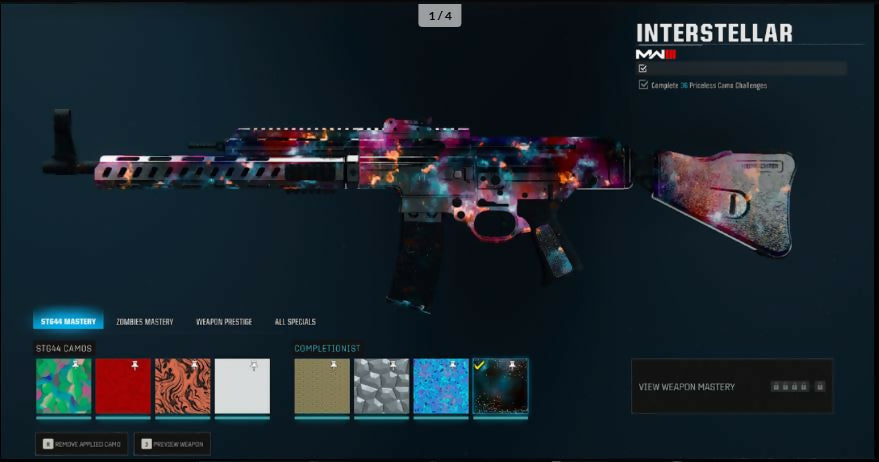Screen dimensions: 879x462
Task: Select the Weapon Prestige tab
Action: [x=224, y=321]
